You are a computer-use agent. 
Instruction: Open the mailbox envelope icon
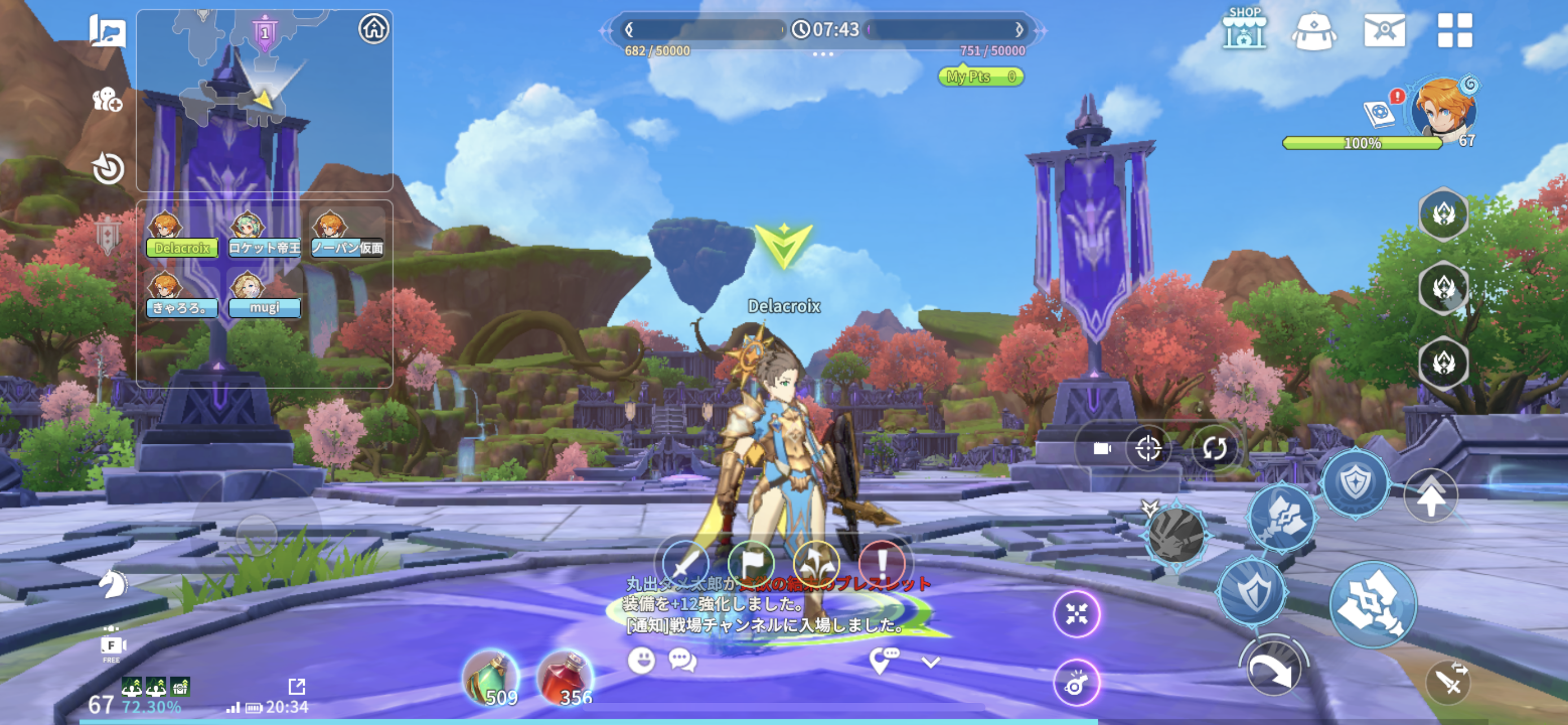click(x=1384, y=30)
